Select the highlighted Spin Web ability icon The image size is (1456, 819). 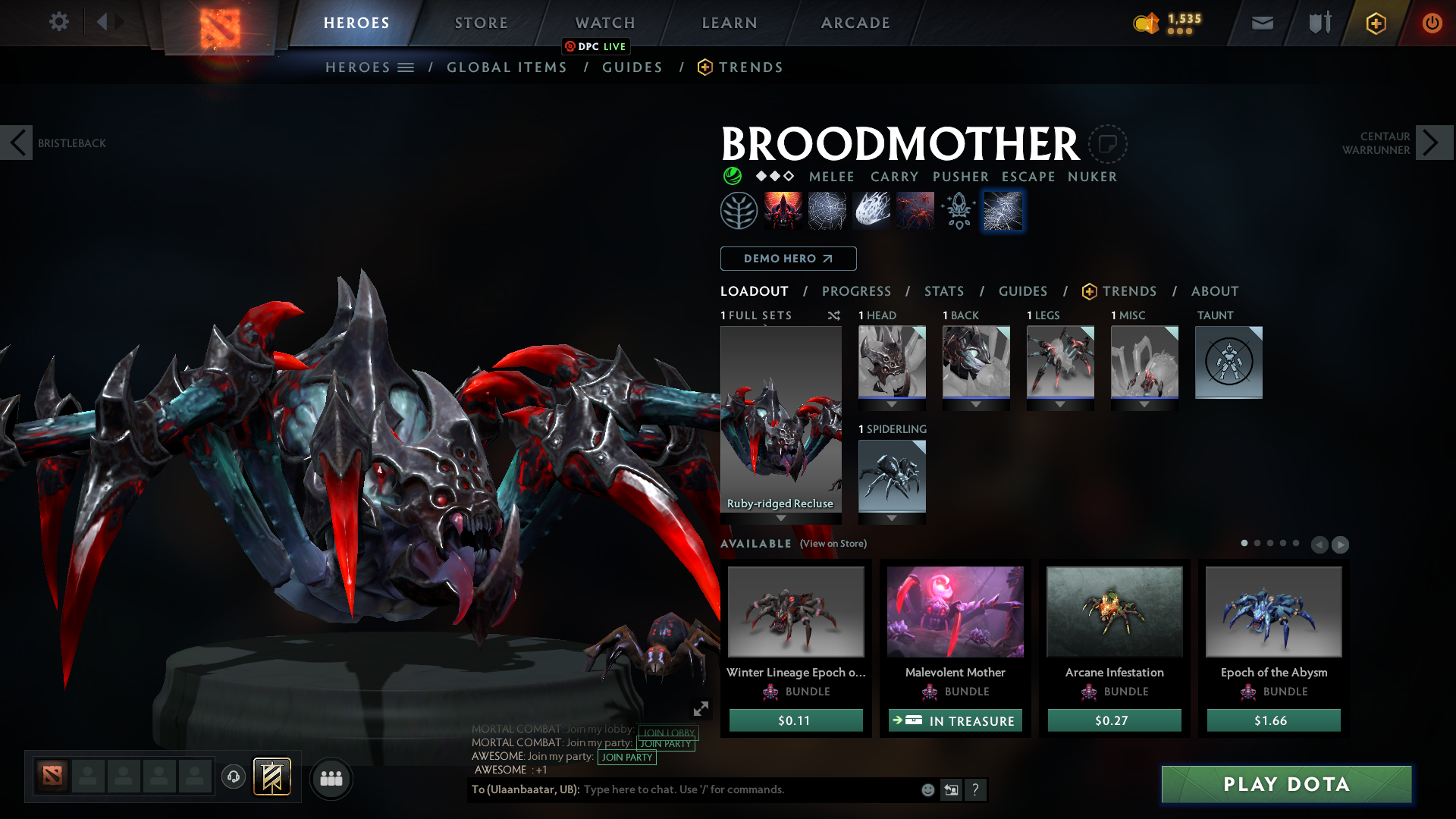[x=1003, y=210]
